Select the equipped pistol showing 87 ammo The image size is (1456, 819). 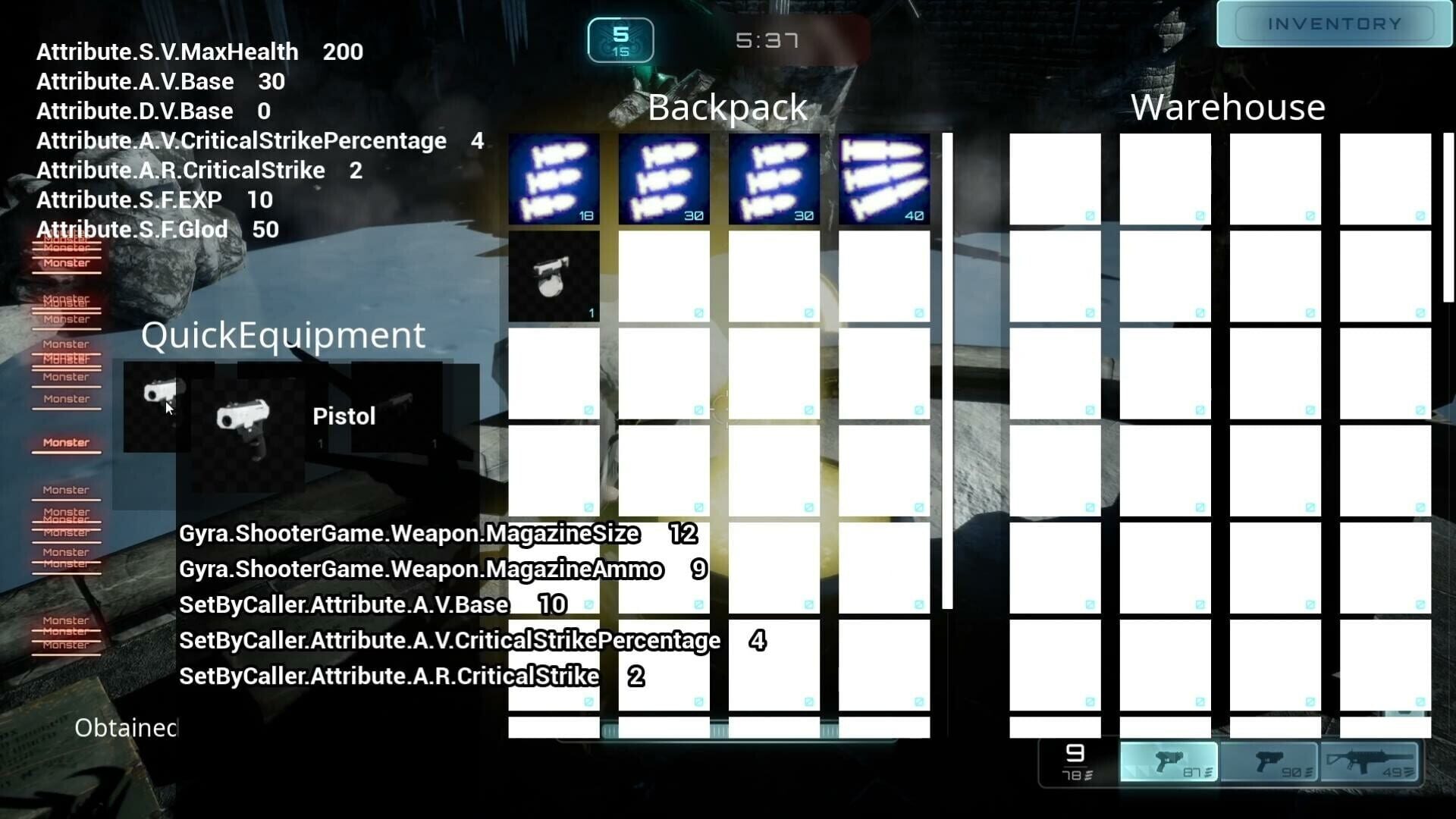[x=1168, y=762]
